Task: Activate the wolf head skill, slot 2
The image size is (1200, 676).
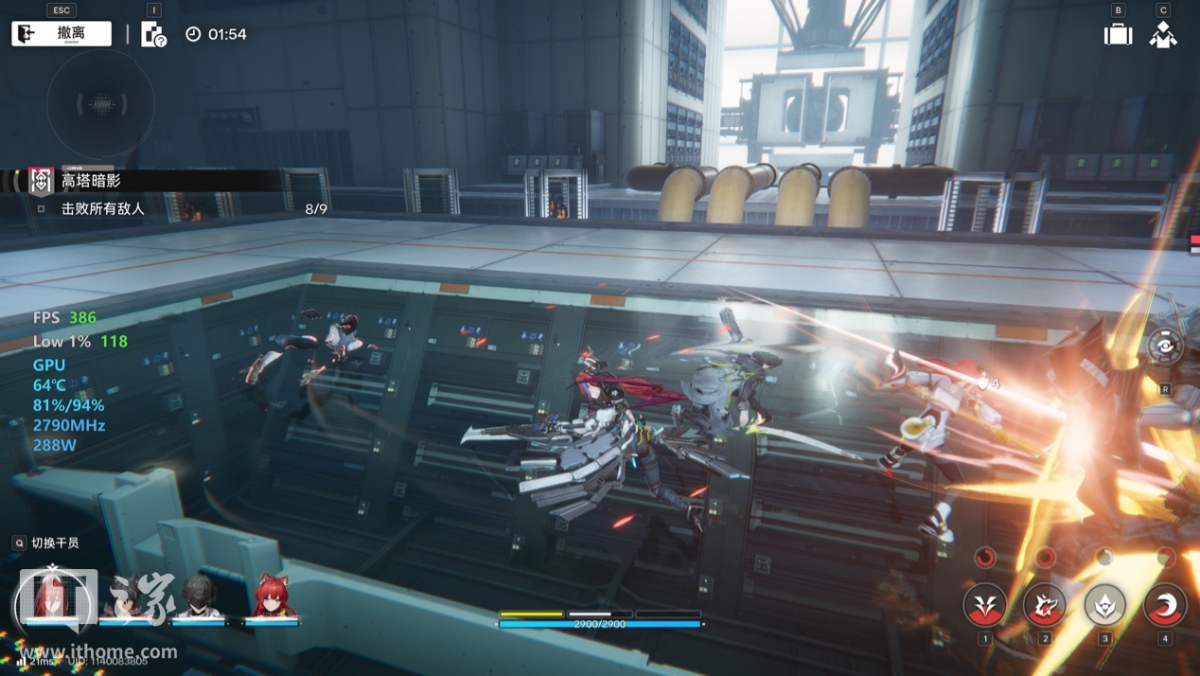Action: point(1044,604)
